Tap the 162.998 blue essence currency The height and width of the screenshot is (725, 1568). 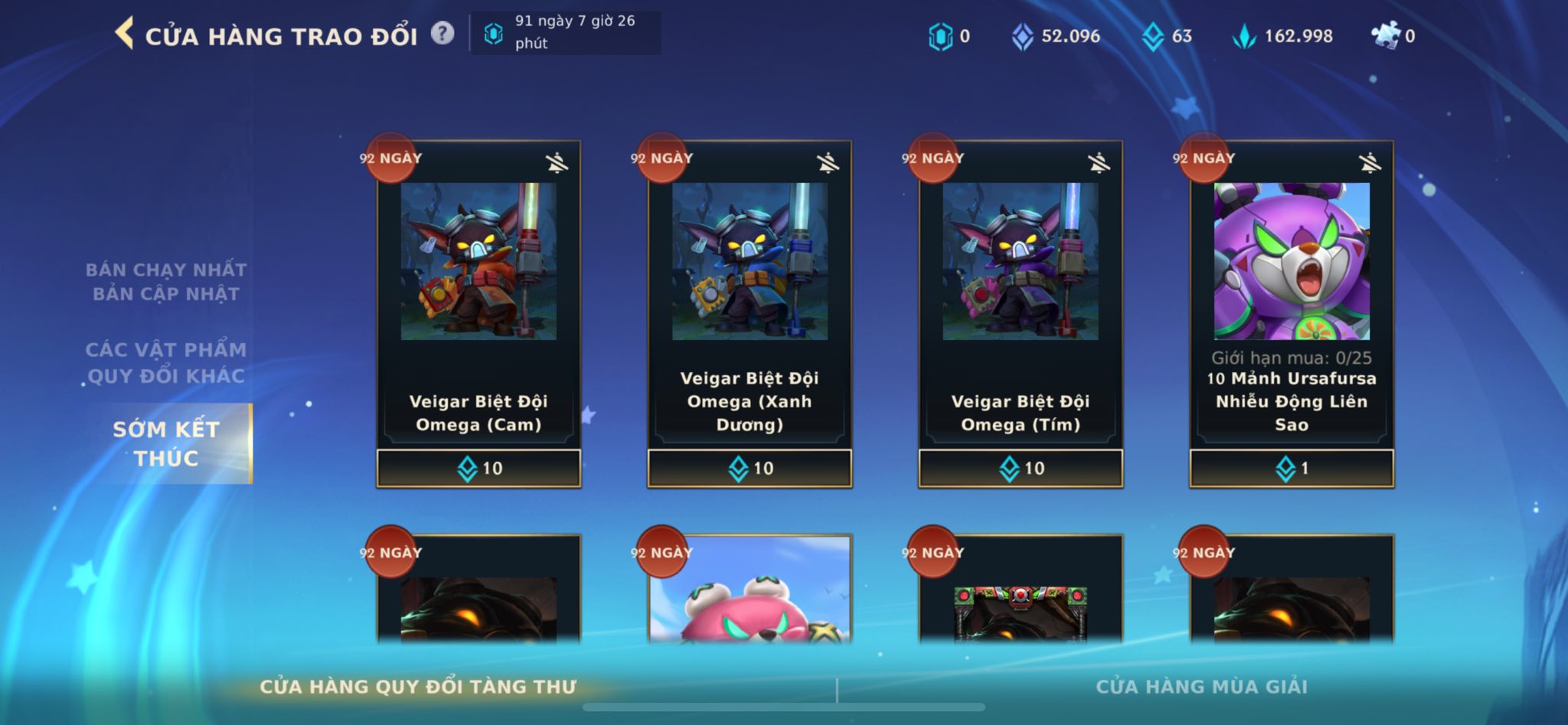[x=1283, y=36]
